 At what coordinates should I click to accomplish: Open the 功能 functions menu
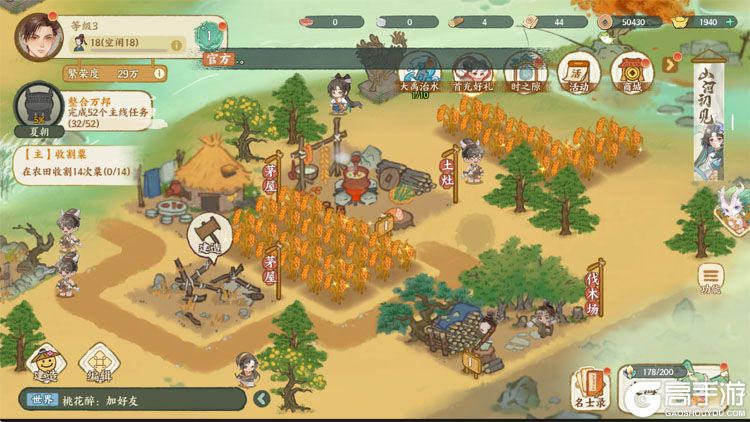pos(711,279)
